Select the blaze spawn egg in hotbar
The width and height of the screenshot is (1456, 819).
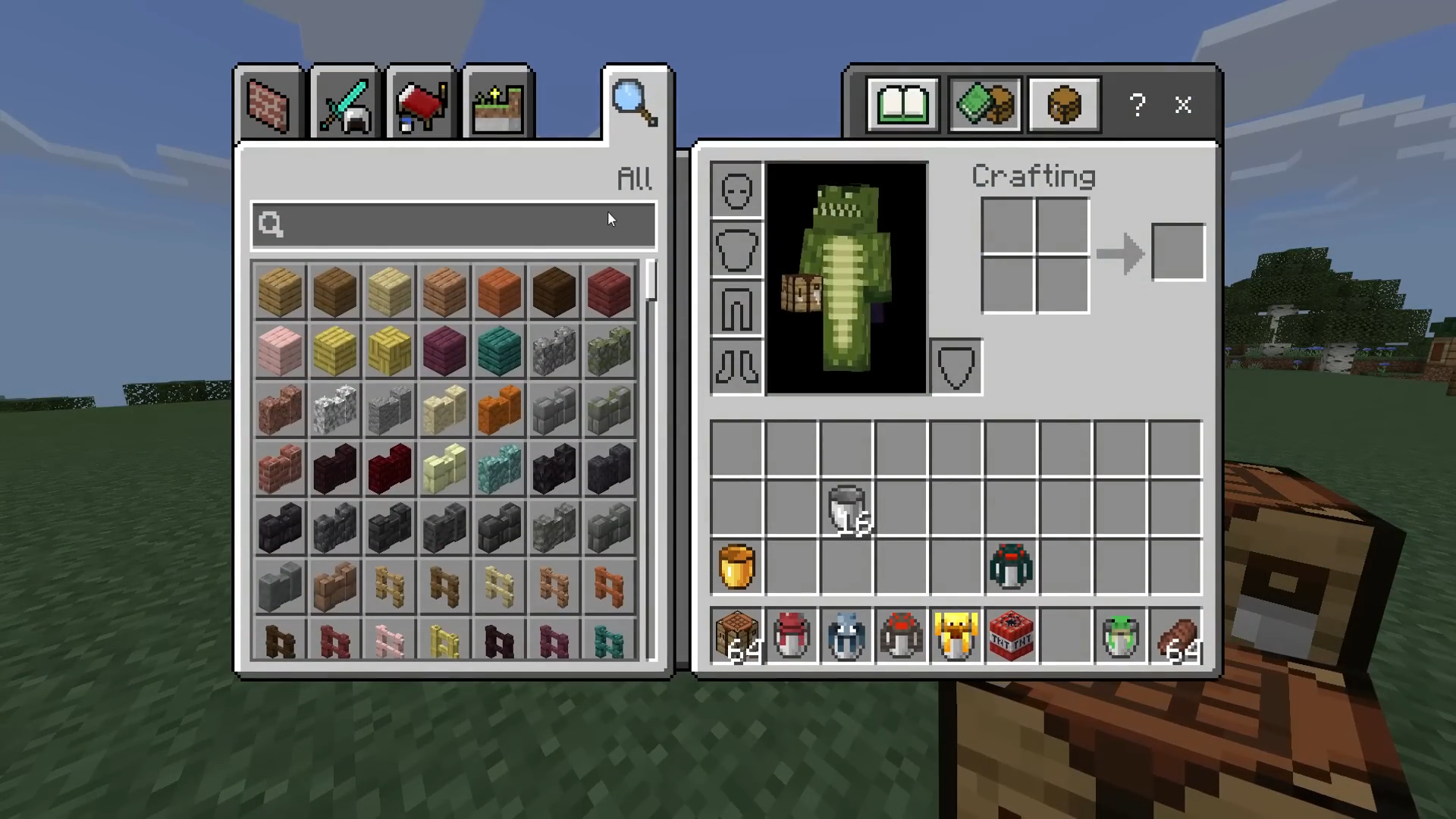click(956, 637)
